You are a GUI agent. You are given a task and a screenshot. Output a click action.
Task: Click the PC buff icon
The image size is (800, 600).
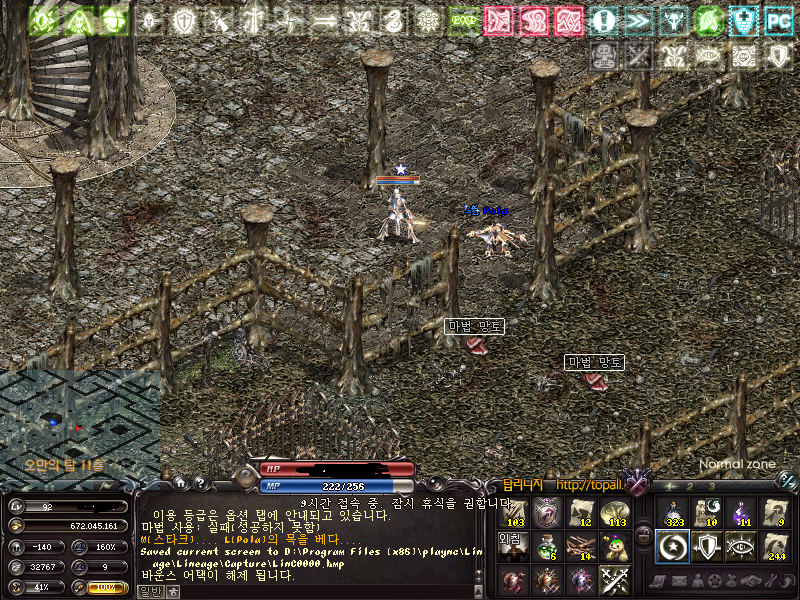(777, 19)
